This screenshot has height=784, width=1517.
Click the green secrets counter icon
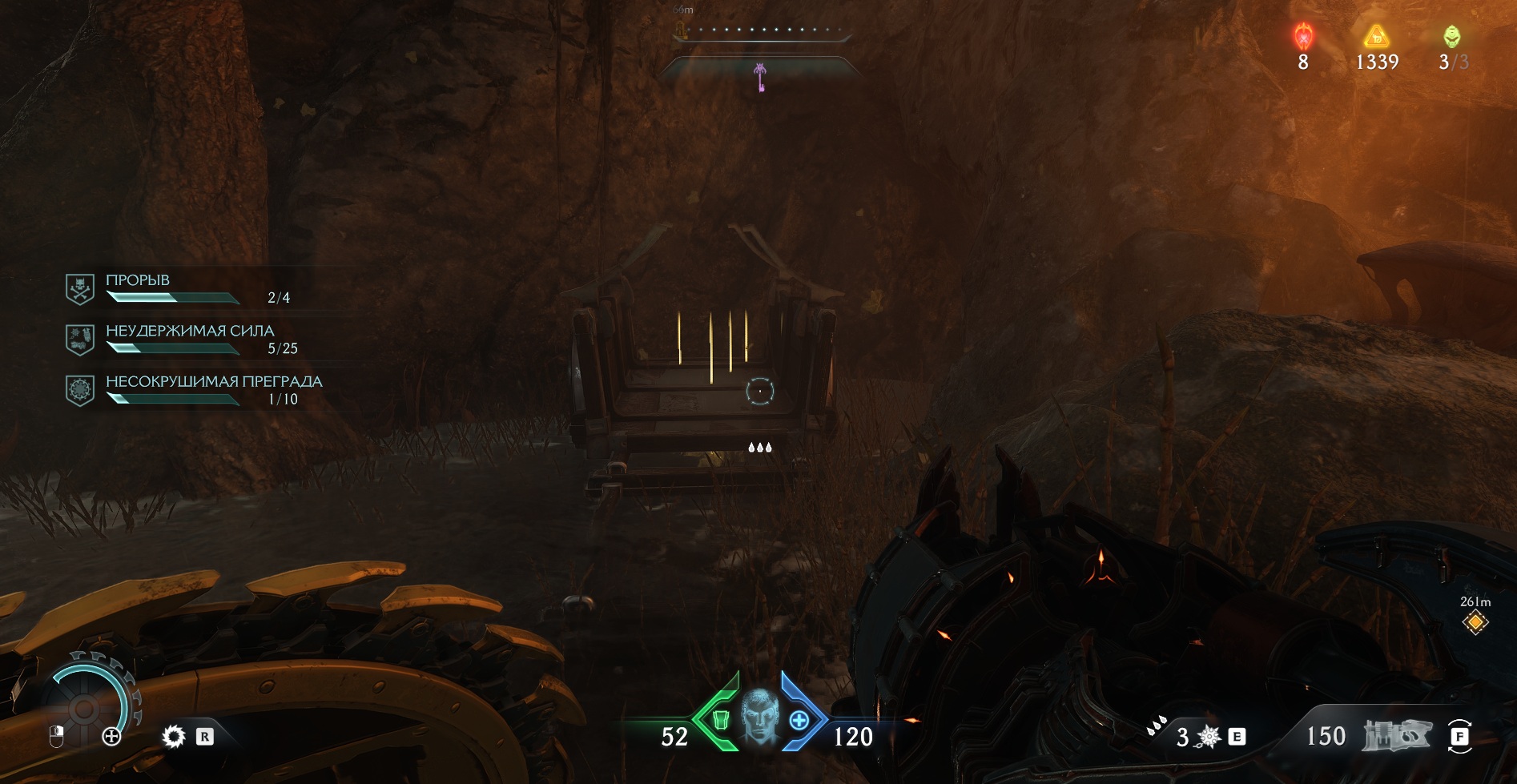tap(1451, 37)
